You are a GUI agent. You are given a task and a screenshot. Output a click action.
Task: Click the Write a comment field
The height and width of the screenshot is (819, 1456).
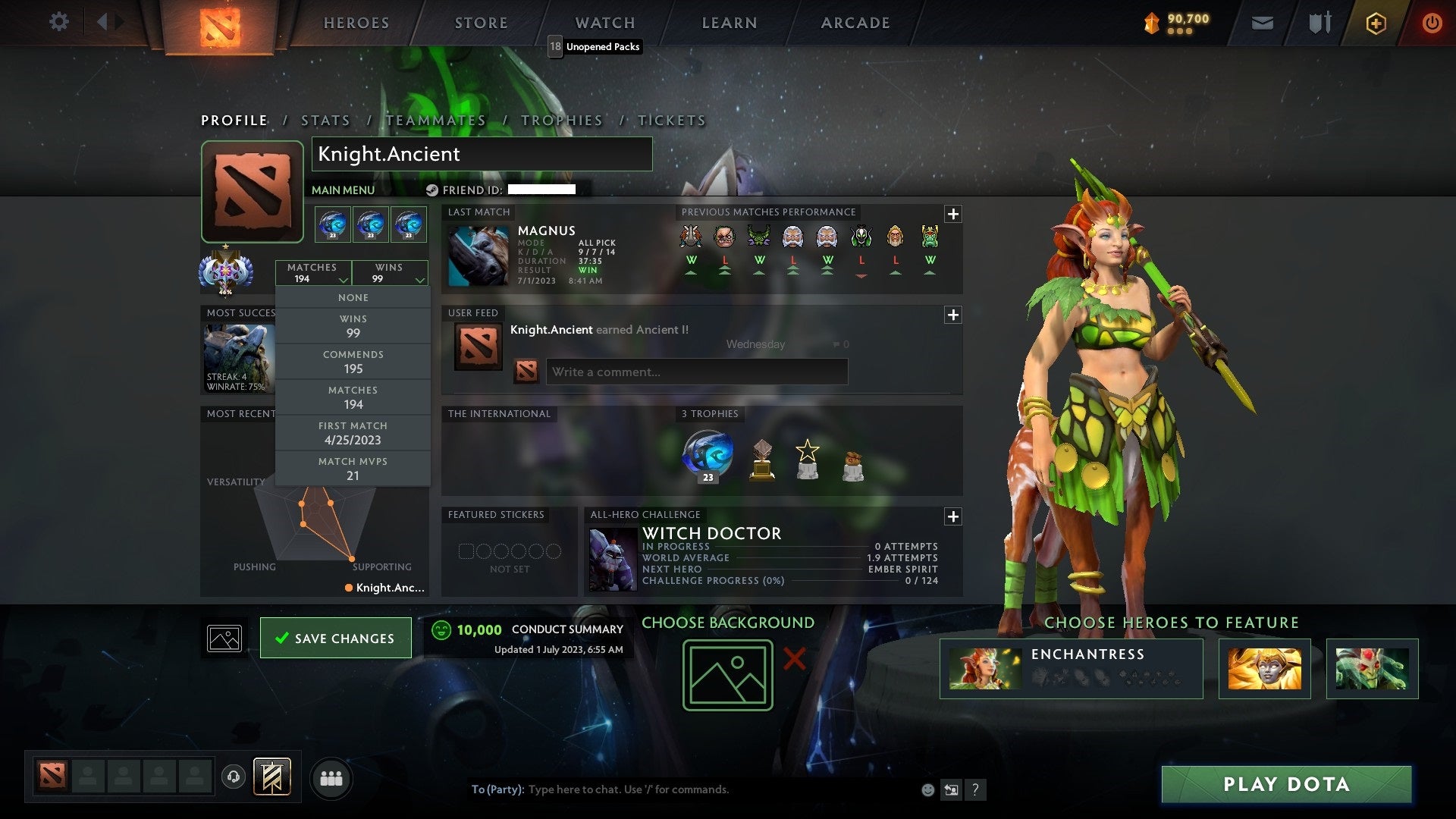pos(696,372)
